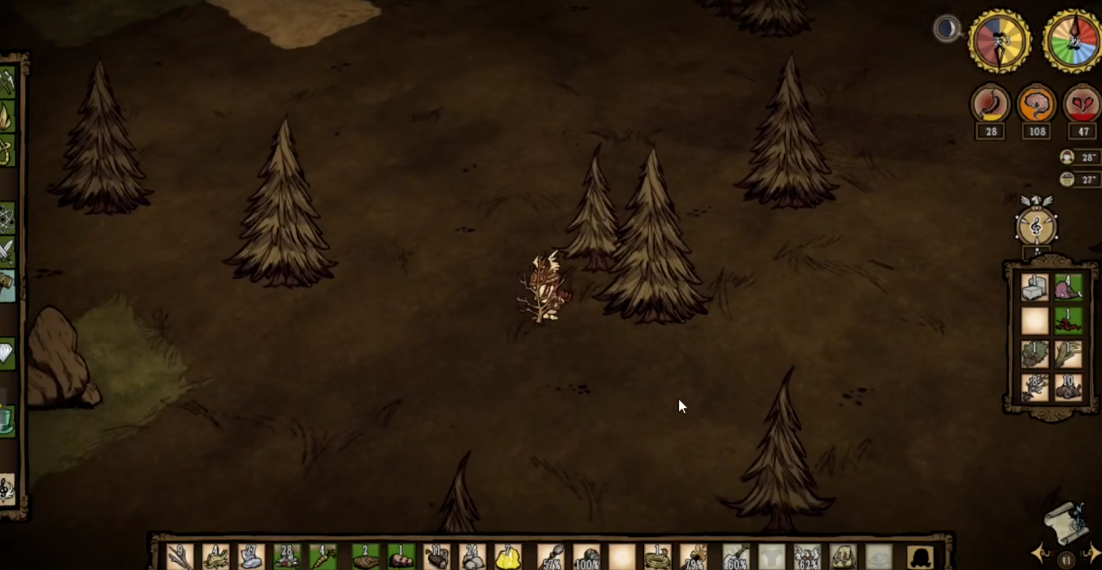Click the pause button below the map scroll
This screenshot has width=1102, height=570.
point(1066,558)
